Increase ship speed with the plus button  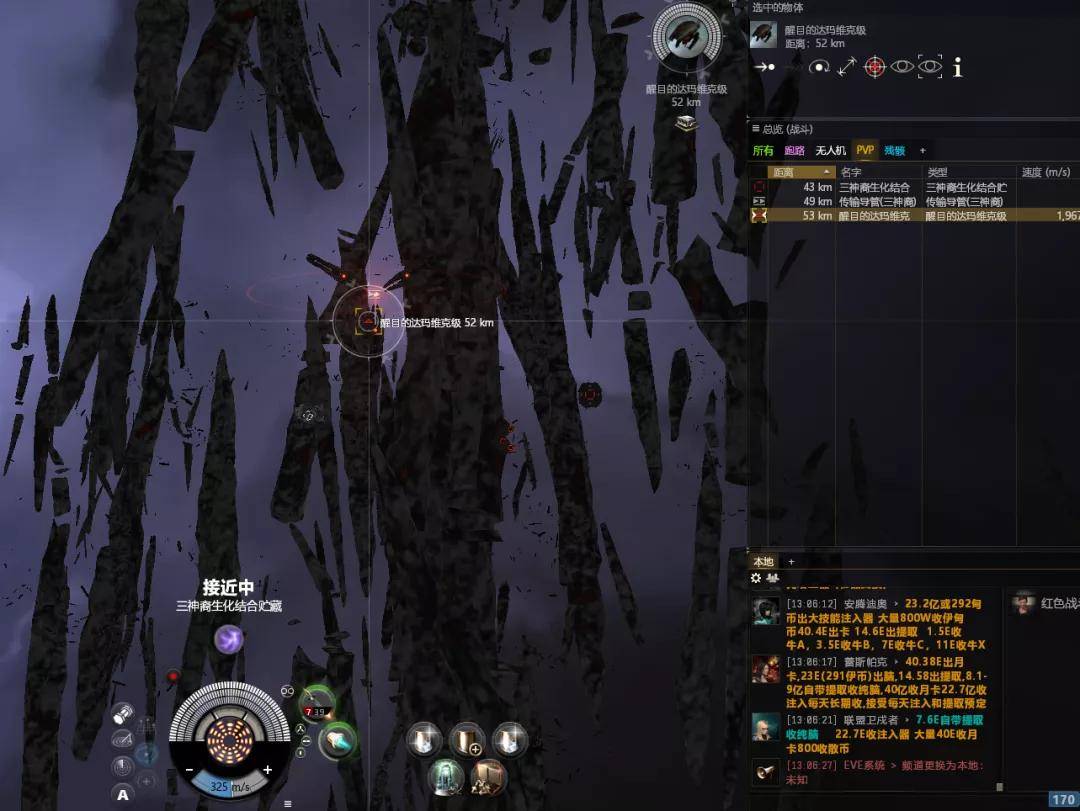click(x=268, y=770)
